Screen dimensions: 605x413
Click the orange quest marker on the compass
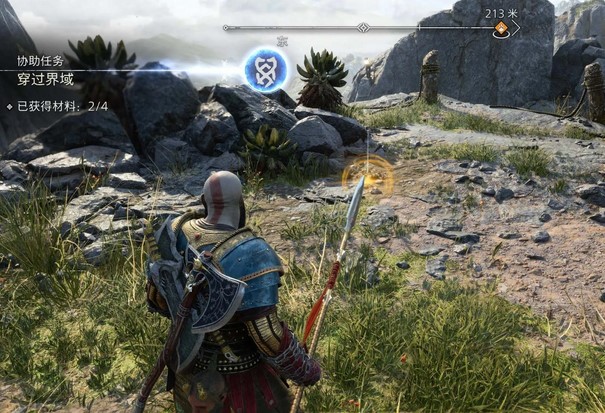coord(501,29)
